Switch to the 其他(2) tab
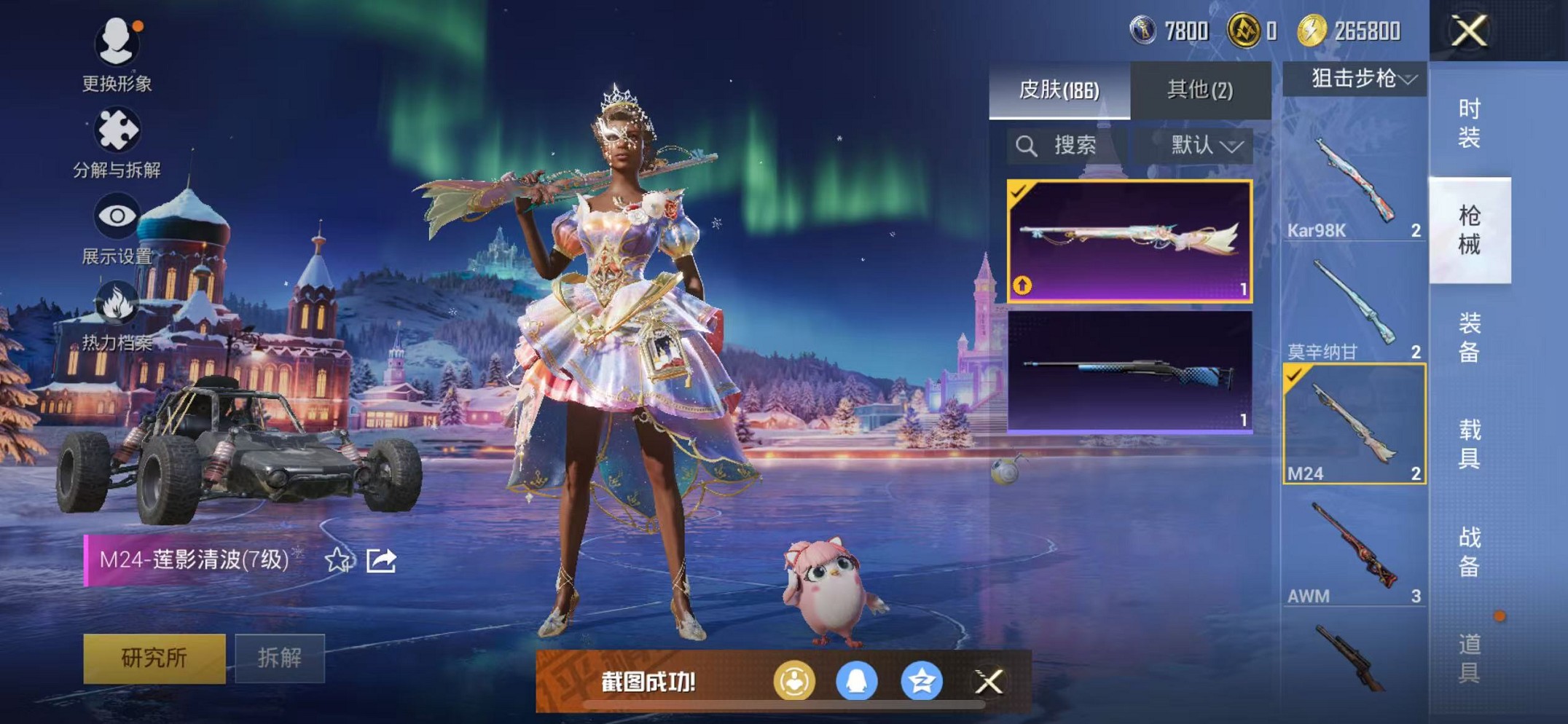This screenshot has width=1568, height=724. tap(1200, 90)
